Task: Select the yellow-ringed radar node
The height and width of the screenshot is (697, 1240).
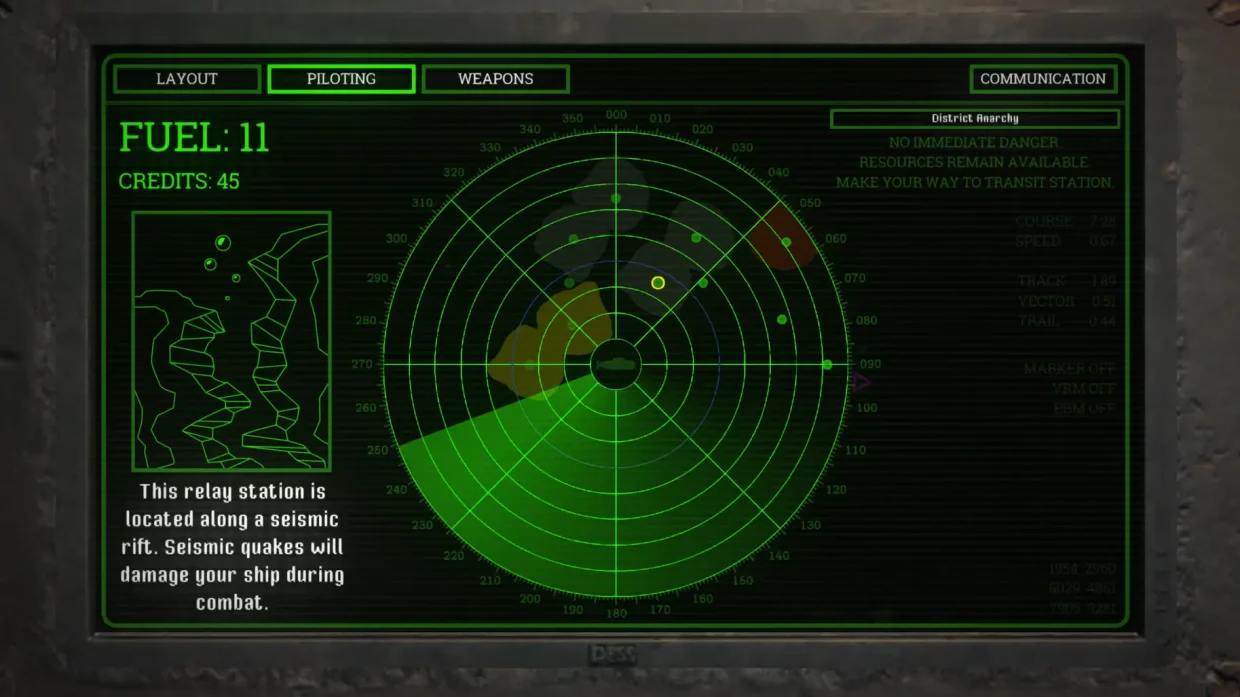Action: pyautogui.click(x=658, y=283)
